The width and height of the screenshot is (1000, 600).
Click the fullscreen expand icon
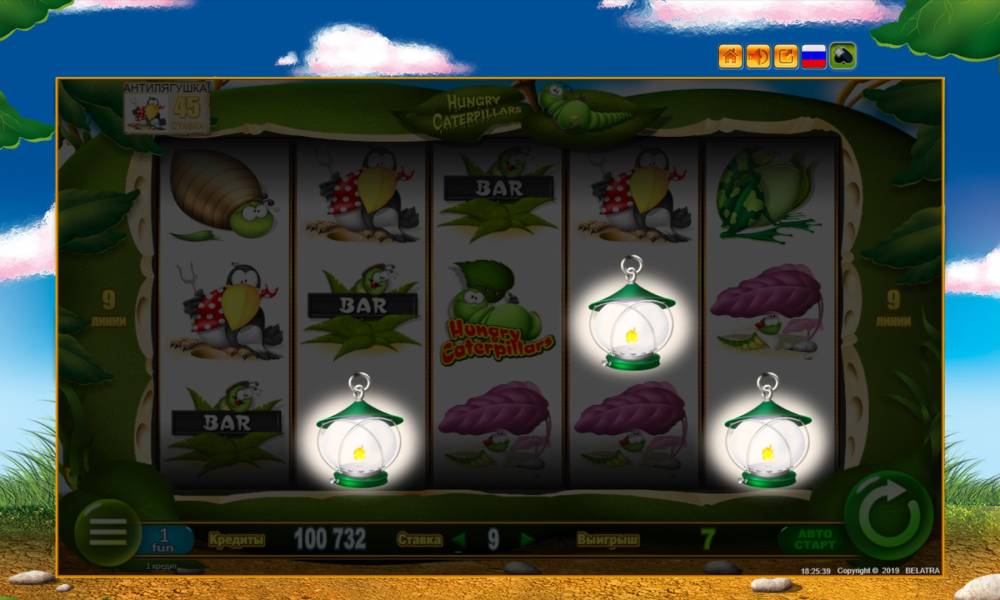(786, 56)
